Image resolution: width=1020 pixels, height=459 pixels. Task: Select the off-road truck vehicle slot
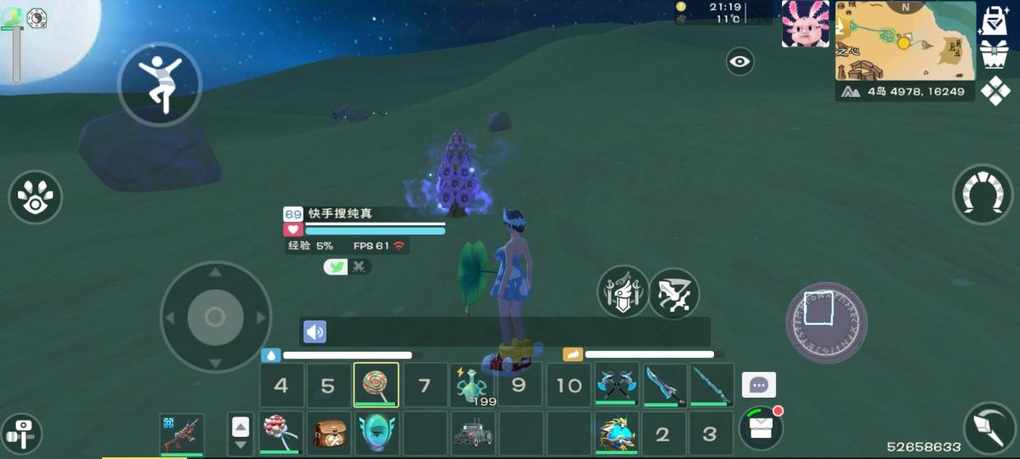coord(473,433)
